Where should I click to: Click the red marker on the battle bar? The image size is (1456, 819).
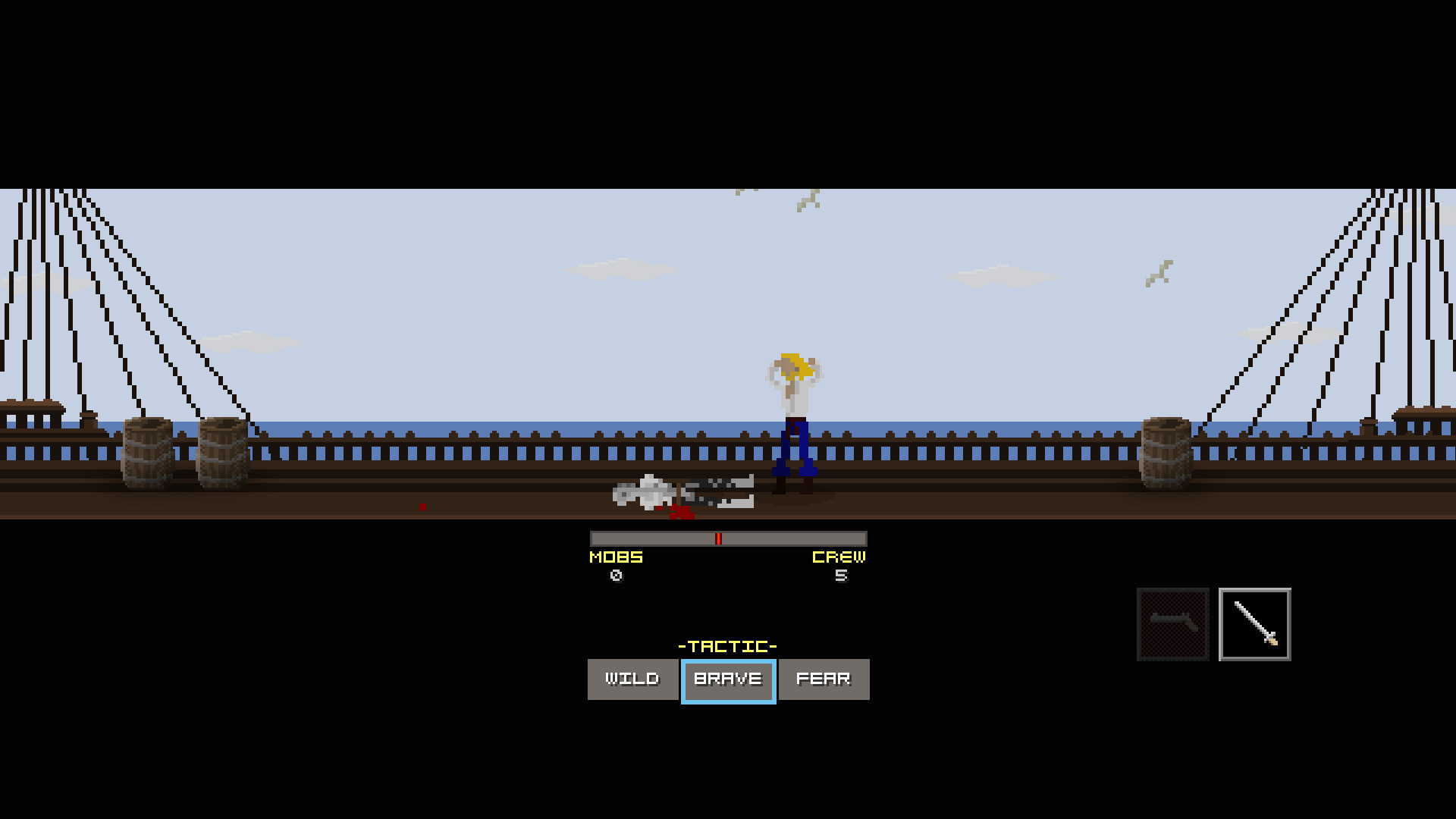(719, 538)
